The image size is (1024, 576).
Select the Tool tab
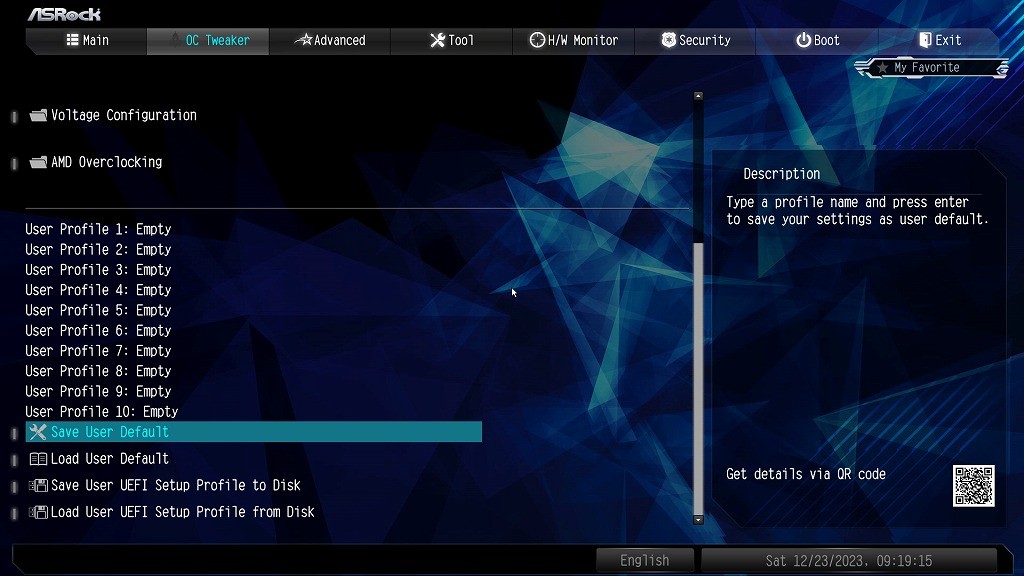click(452, 40)
